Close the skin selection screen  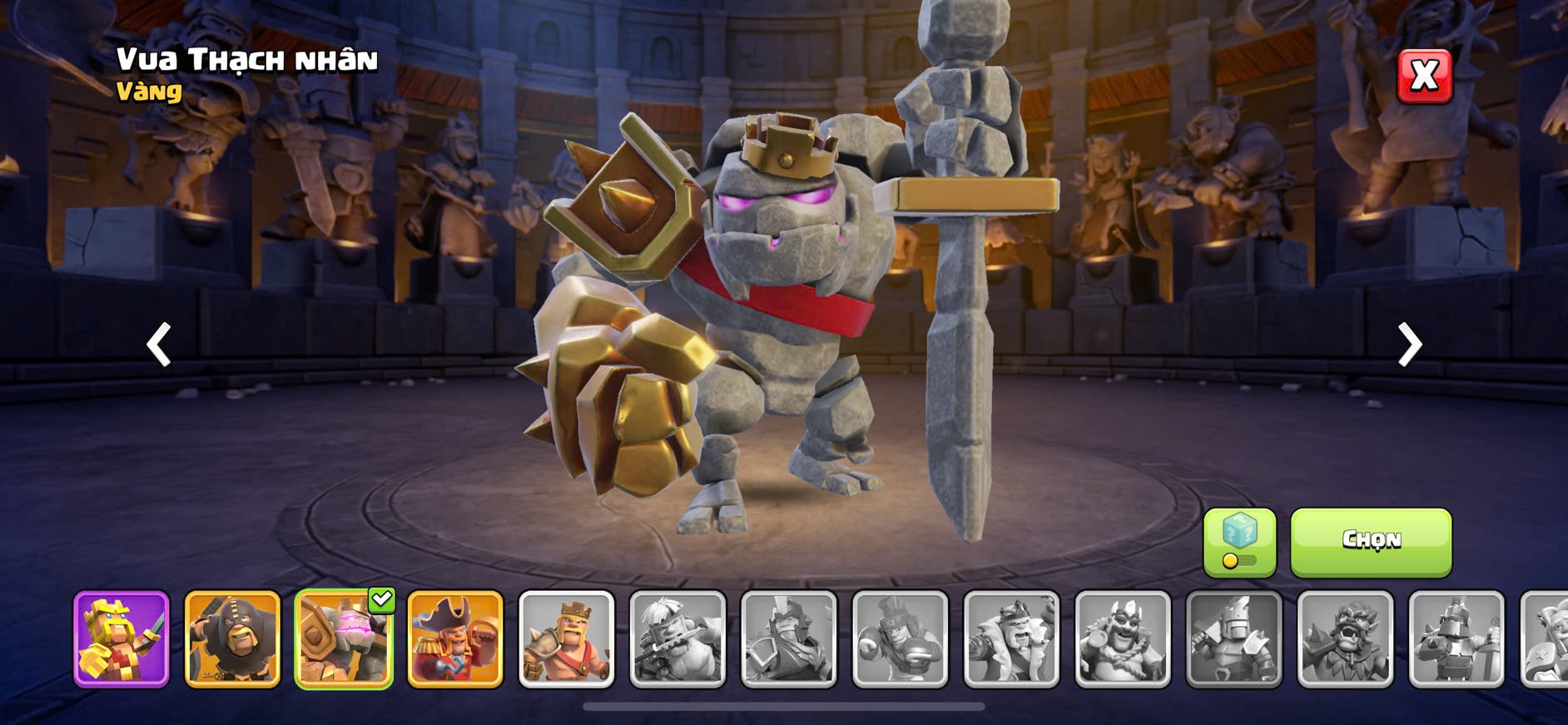[1424, 76]
